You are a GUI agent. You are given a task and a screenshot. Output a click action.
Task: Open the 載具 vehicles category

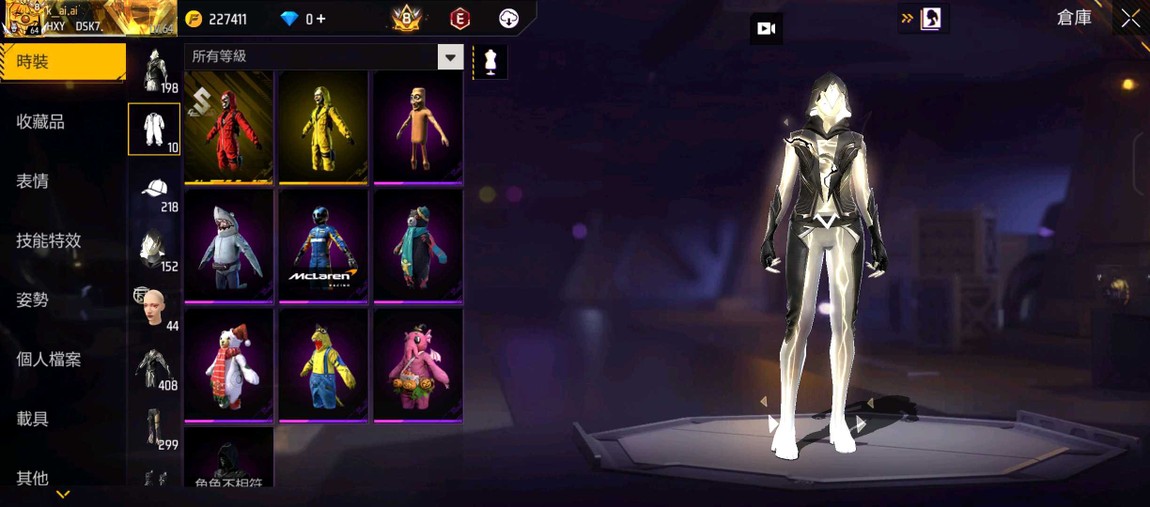(x=33, y=419)
